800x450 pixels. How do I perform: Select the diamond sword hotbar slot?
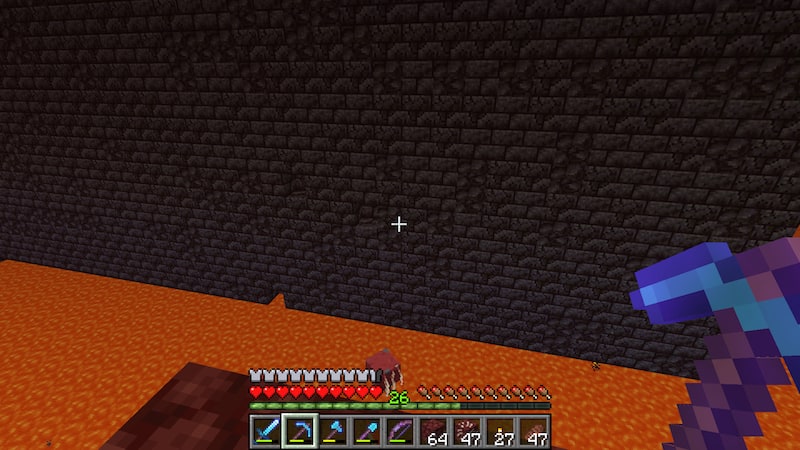pos(265,431)
